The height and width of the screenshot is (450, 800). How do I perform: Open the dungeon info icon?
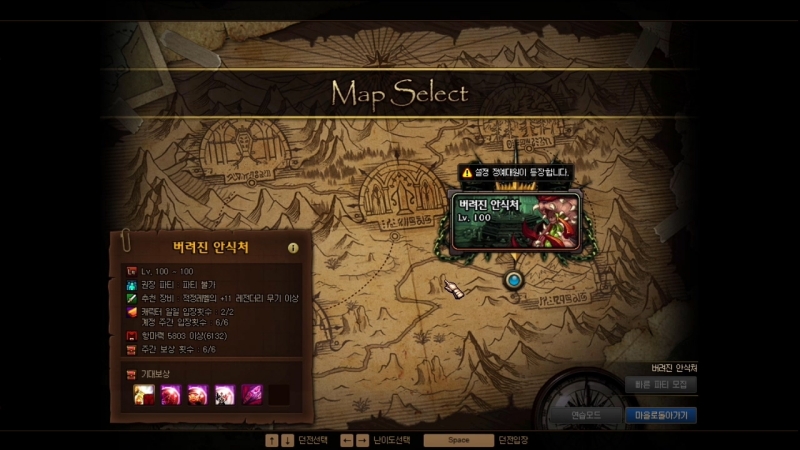point(293,248)
